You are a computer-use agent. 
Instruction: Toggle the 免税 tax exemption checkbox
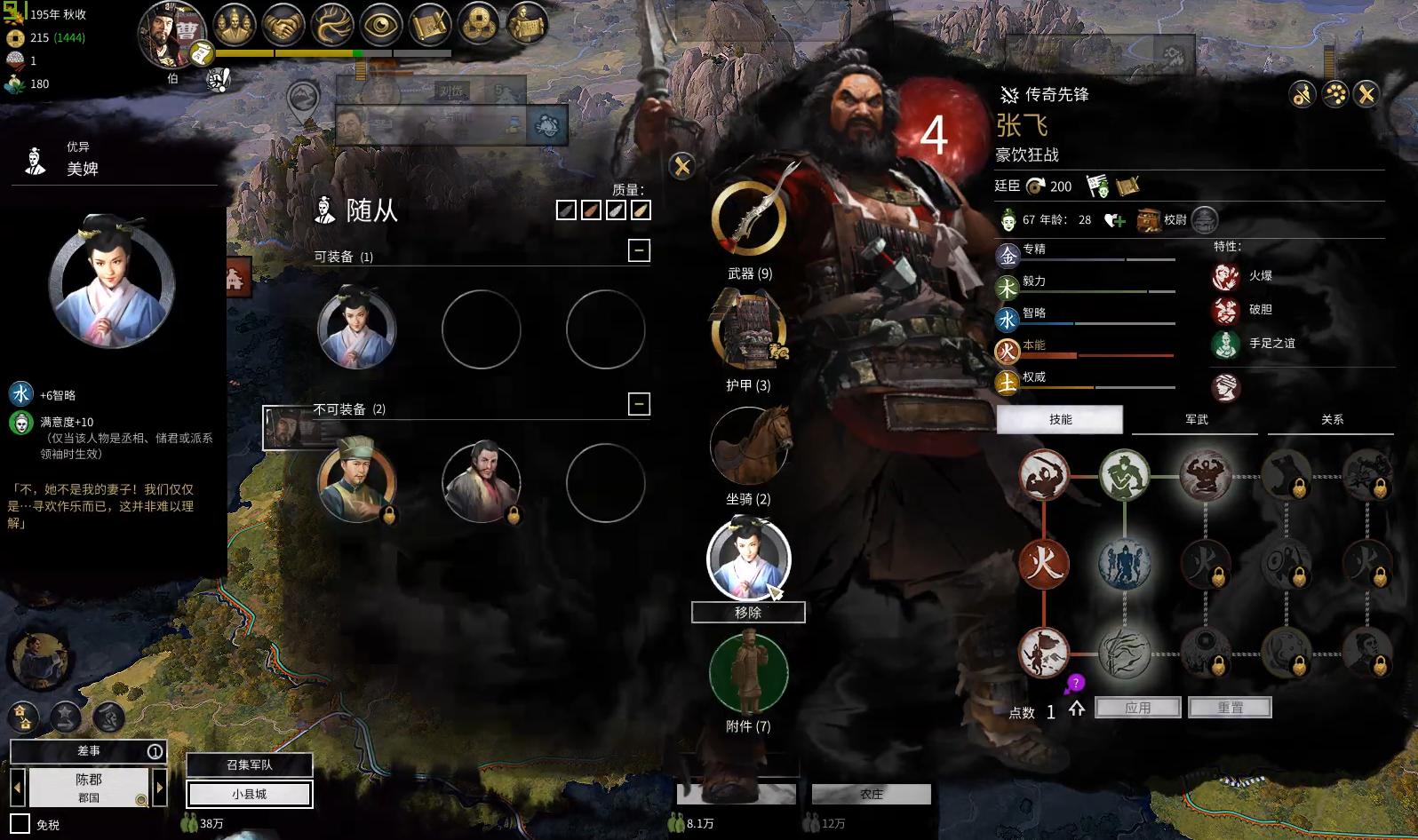coord(20,824)
